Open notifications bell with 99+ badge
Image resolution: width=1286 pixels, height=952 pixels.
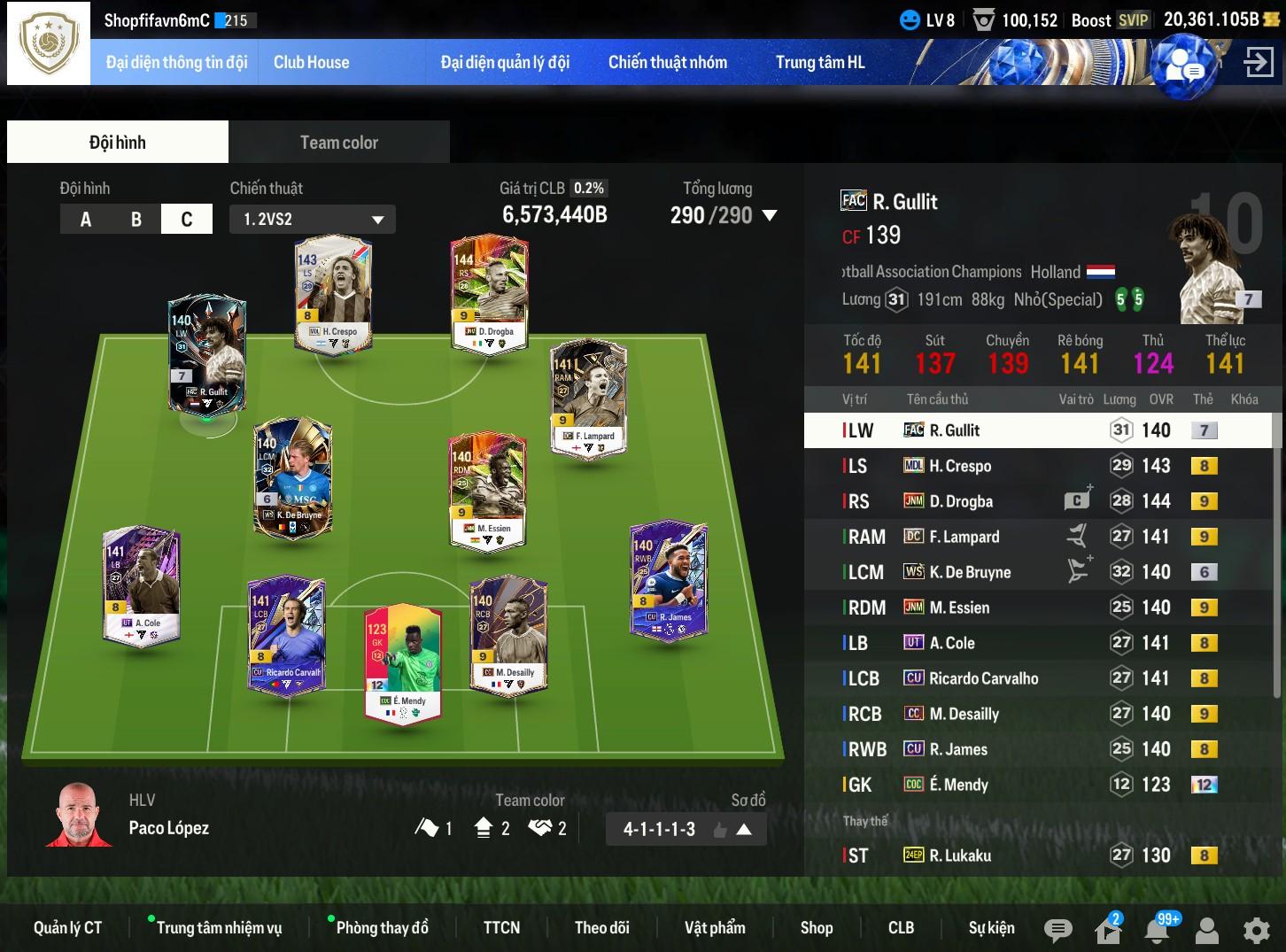[x=1157, y=930]
